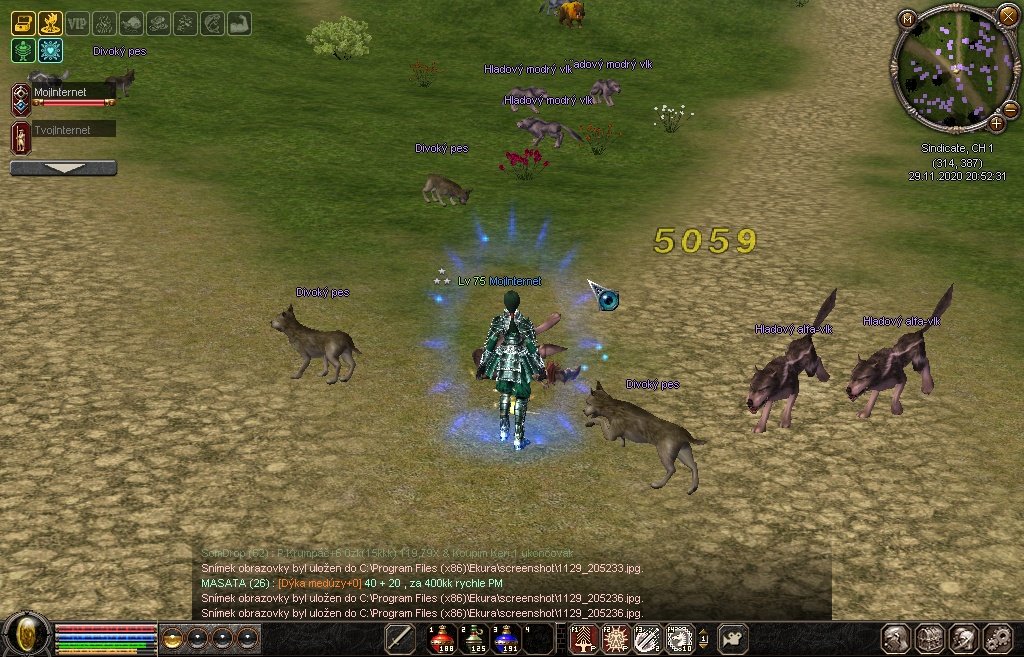This screenshot has height=657, width=1024.
Task: Zoom out the minimap
Action: click(x=1010, y=110)
